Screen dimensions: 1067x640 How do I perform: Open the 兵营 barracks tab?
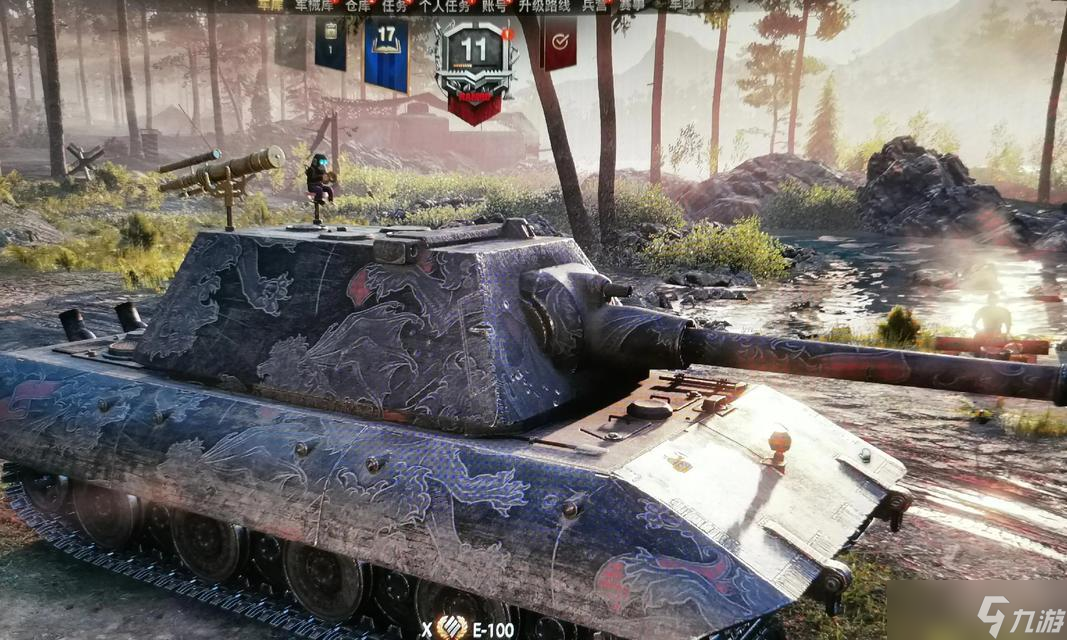595,5
